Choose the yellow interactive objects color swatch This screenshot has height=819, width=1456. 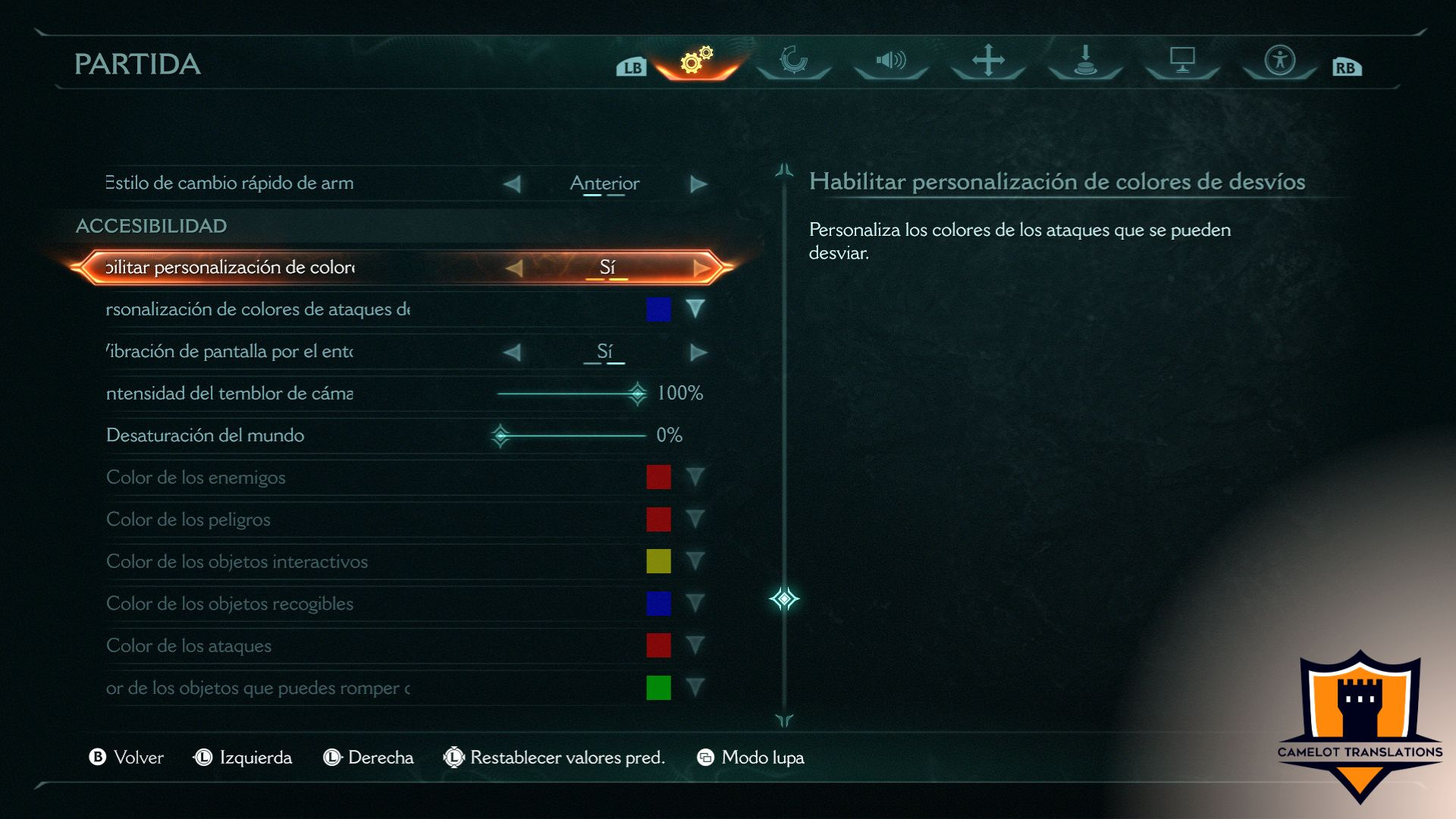pos(658,561)
